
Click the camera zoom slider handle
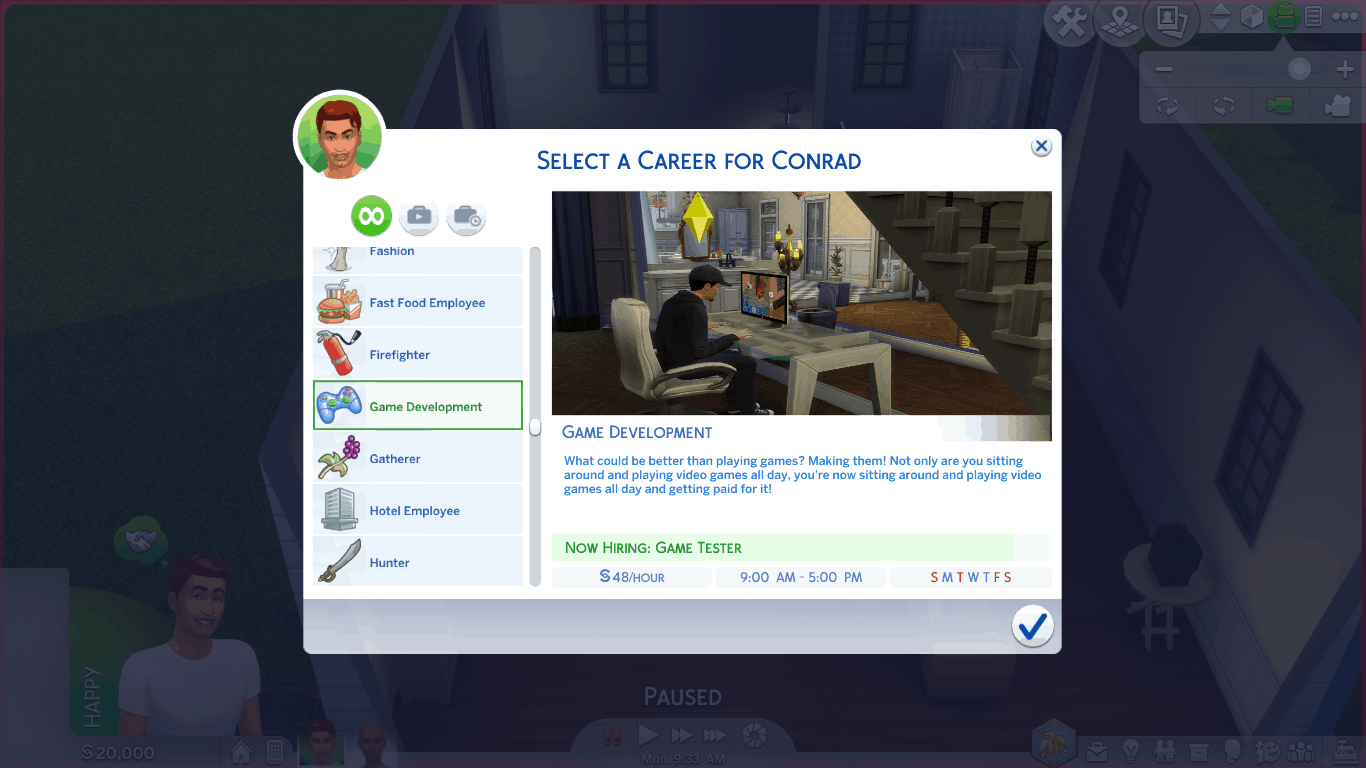1299,69
